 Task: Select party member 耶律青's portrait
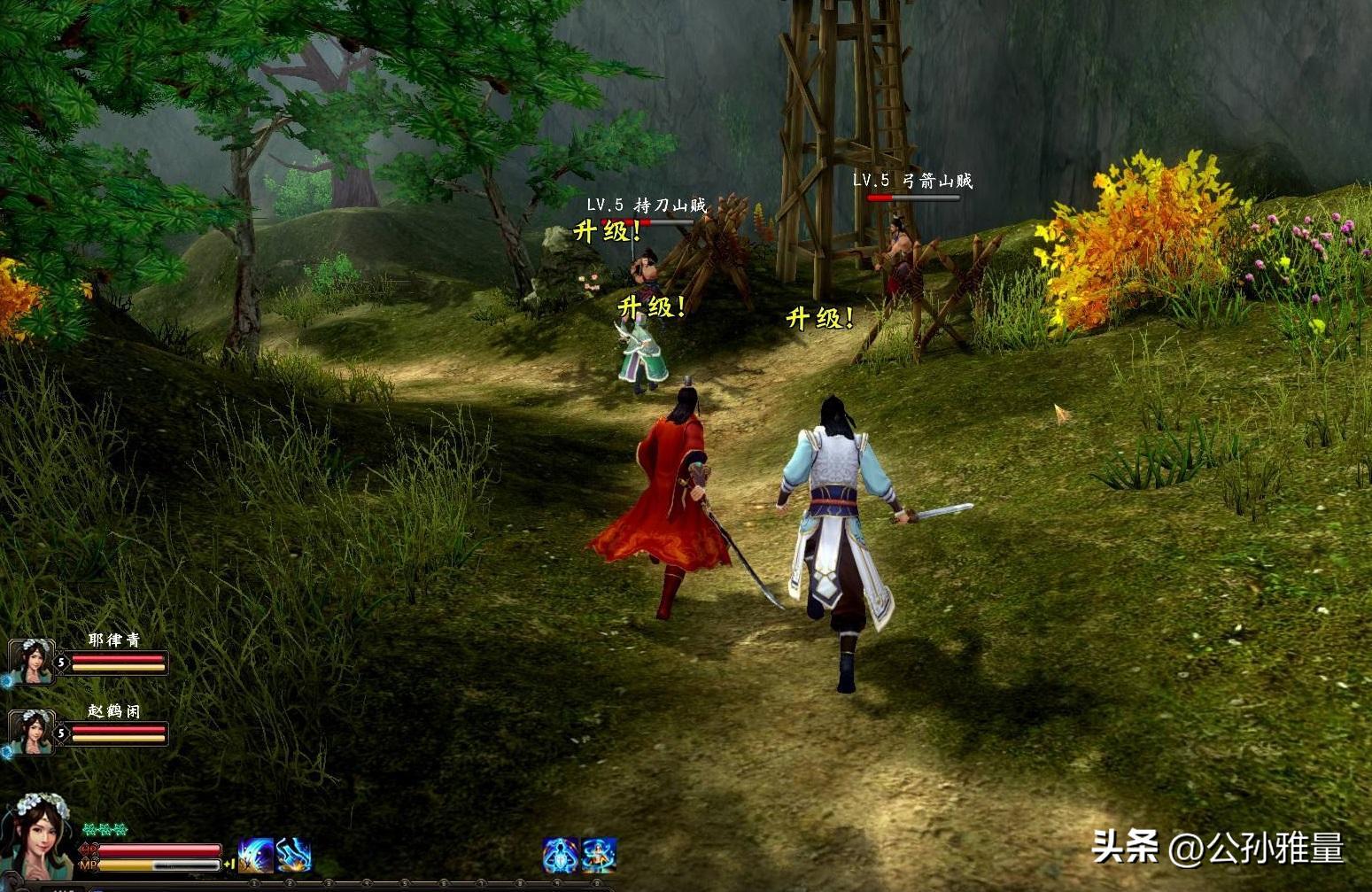31,662
